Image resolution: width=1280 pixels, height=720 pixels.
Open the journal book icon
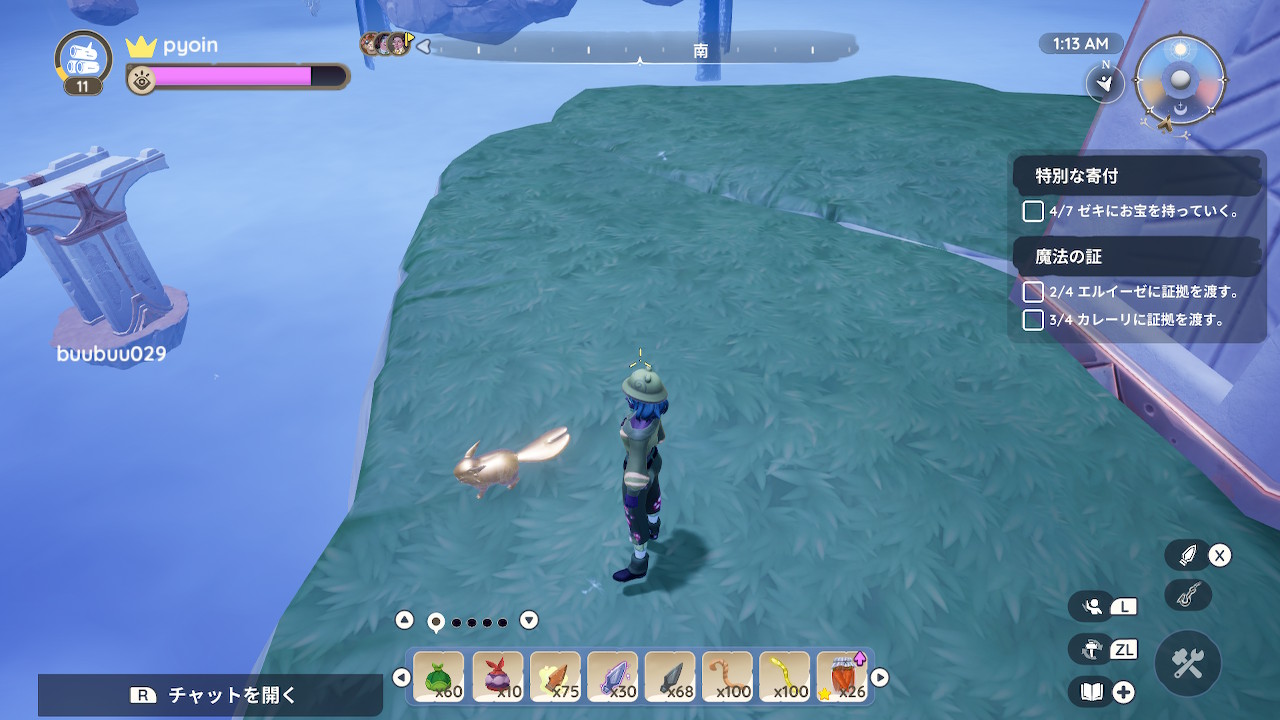(1092, 691)
